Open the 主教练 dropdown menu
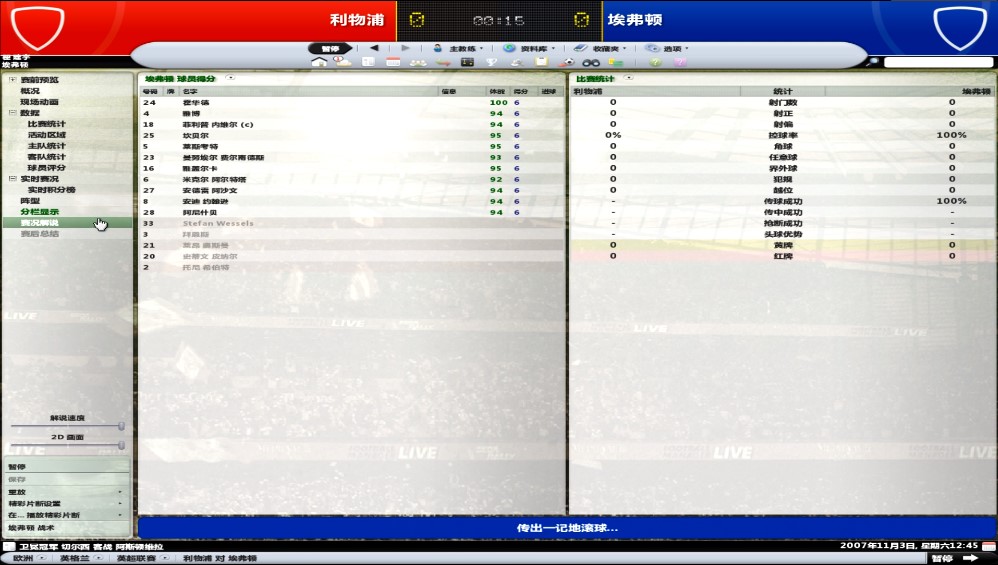Viewport: 998px width, 565px height. 459,48
